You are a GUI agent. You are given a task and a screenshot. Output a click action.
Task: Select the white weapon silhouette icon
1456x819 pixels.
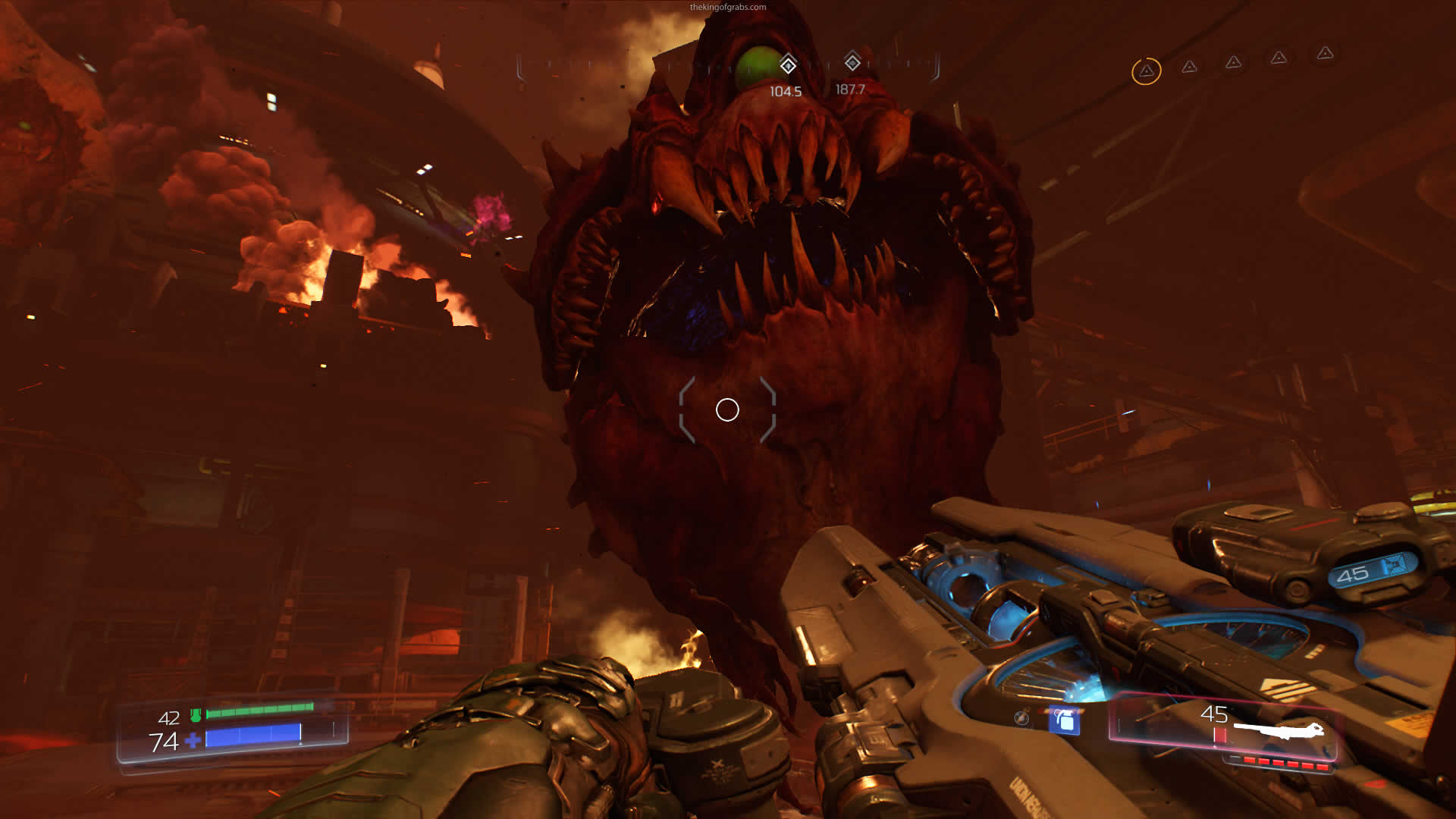[1278, 730]
